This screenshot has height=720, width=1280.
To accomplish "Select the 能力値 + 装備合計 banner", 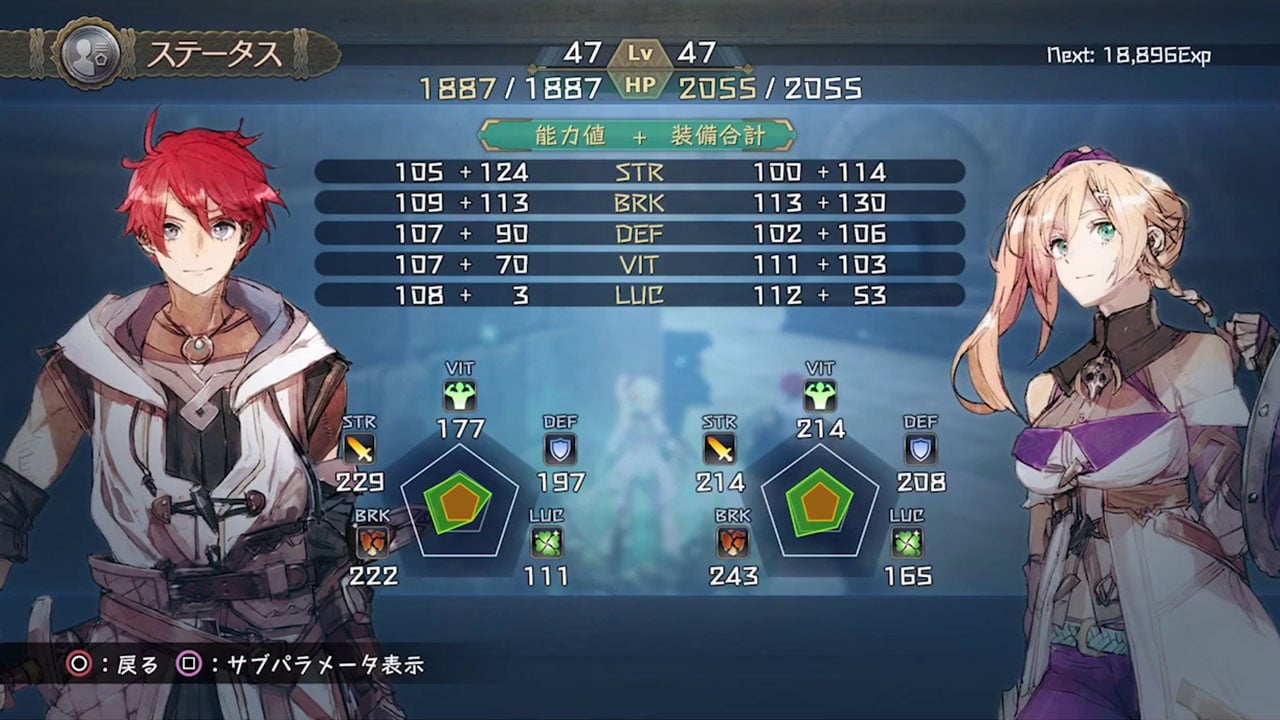I will [638, 134].
